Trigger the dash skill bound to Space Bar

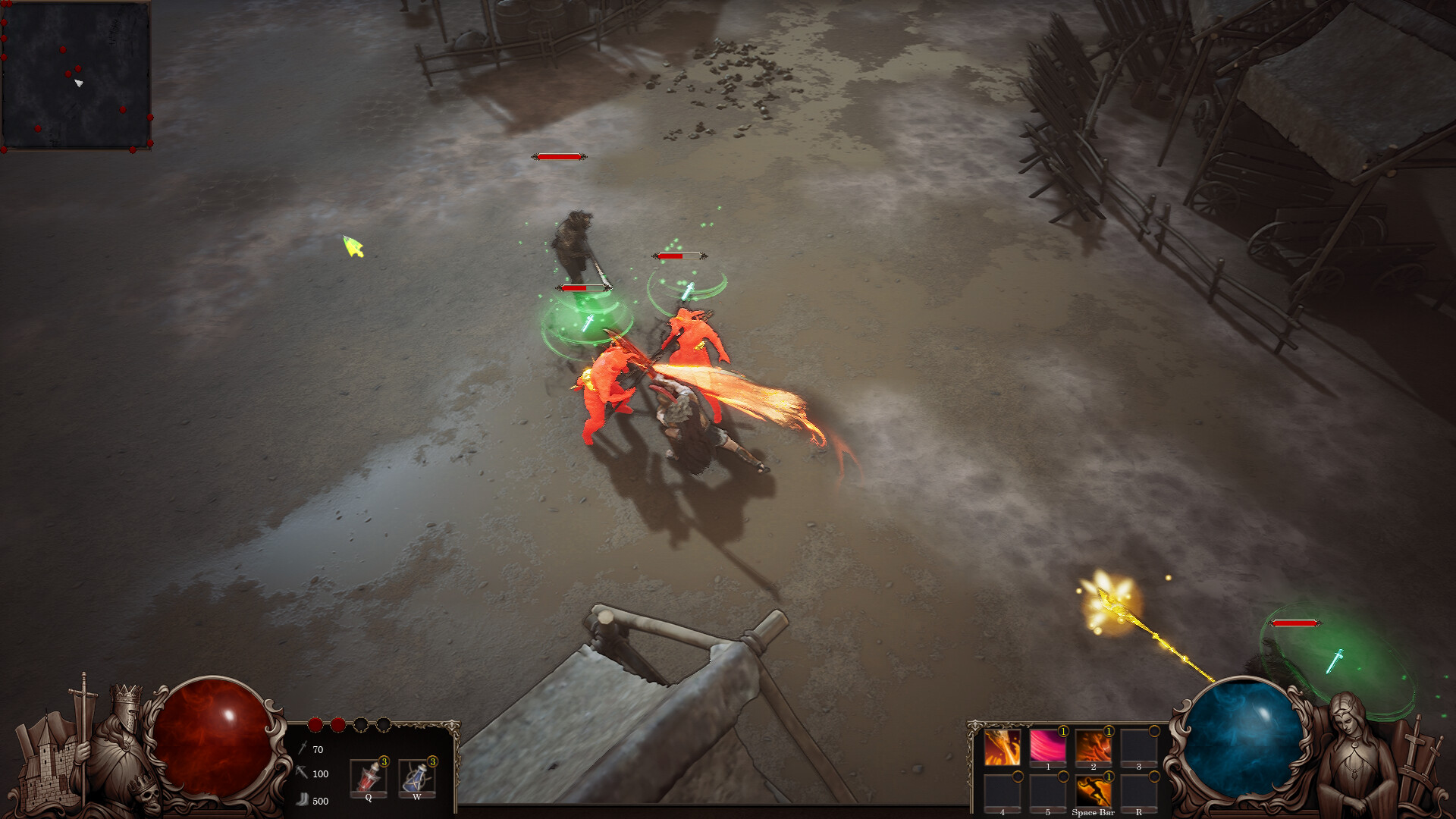click(x=1094, y=792)
